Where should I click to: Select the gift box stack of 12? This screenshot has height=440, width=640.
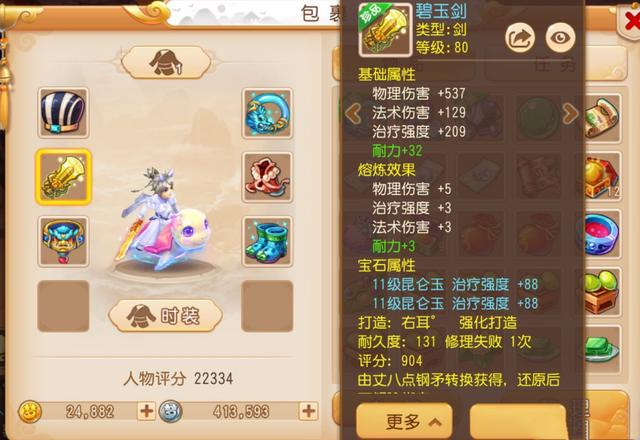point(602,175)
